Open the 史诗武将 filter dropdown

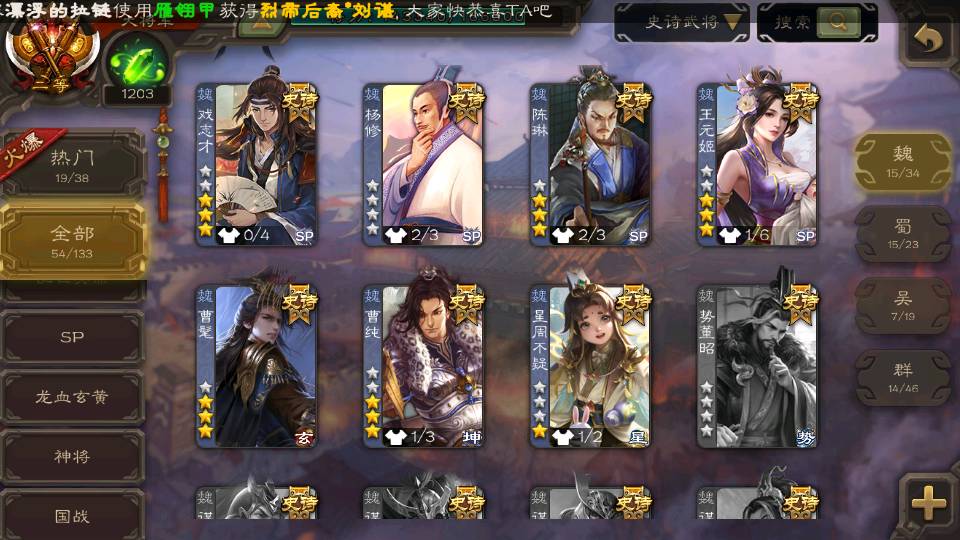click(681, 22)
